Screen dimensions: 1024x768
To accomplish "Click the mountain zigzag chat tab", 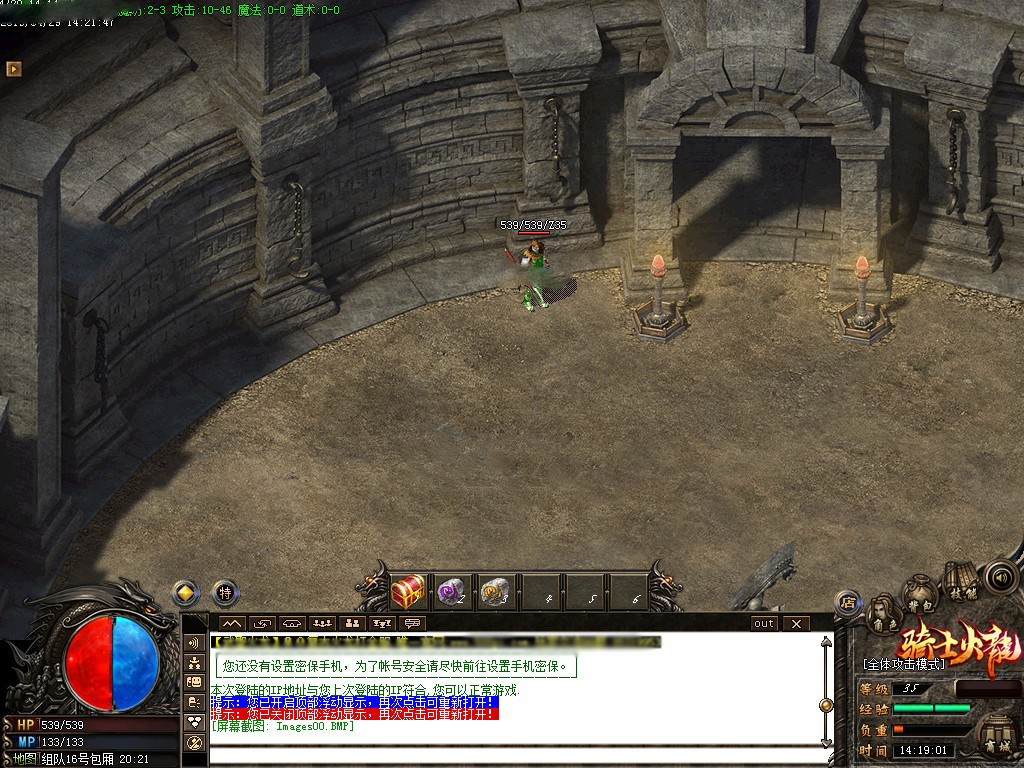I will [x=231, y=623].
